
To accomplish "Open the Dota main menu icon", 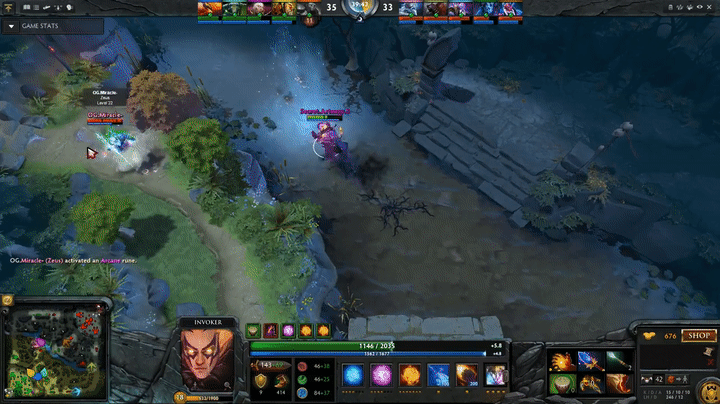I will point(10,7).
